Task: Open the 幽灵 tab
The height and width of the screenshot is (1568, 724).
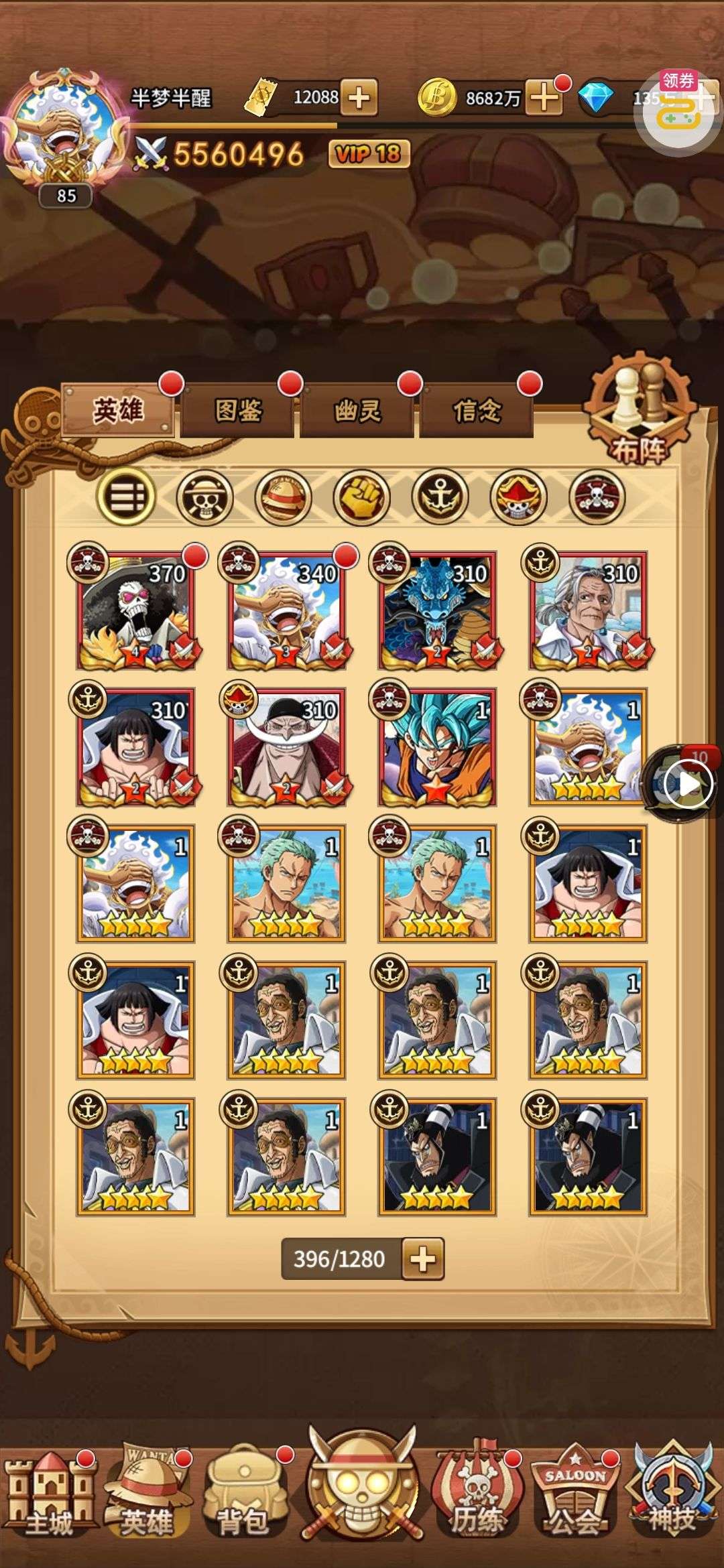Action: pyautogui.click(x=358, y=410)
